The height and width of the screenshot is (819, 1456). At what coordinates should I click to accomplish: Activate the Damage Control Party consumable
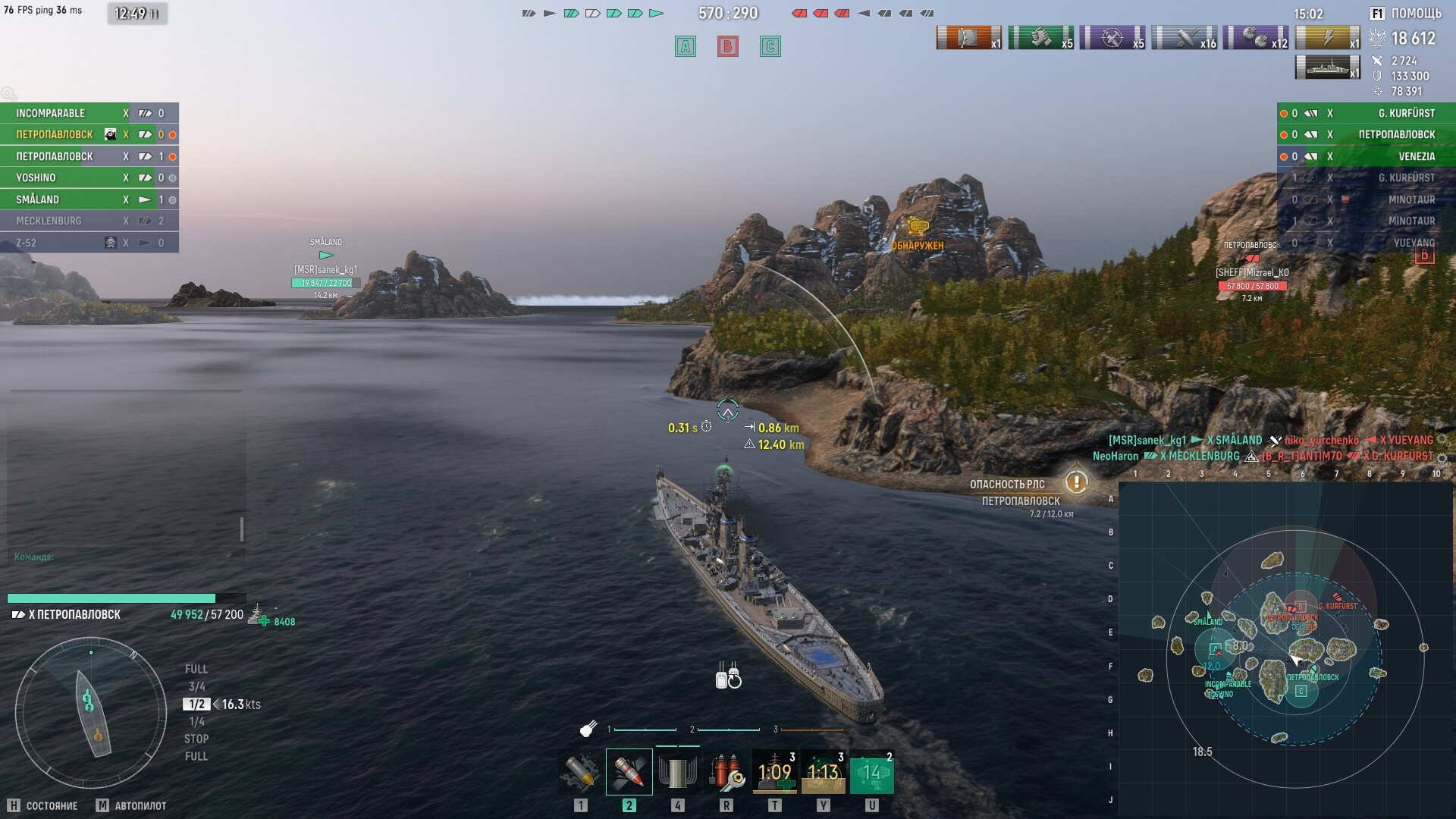[x=726, y=772]
